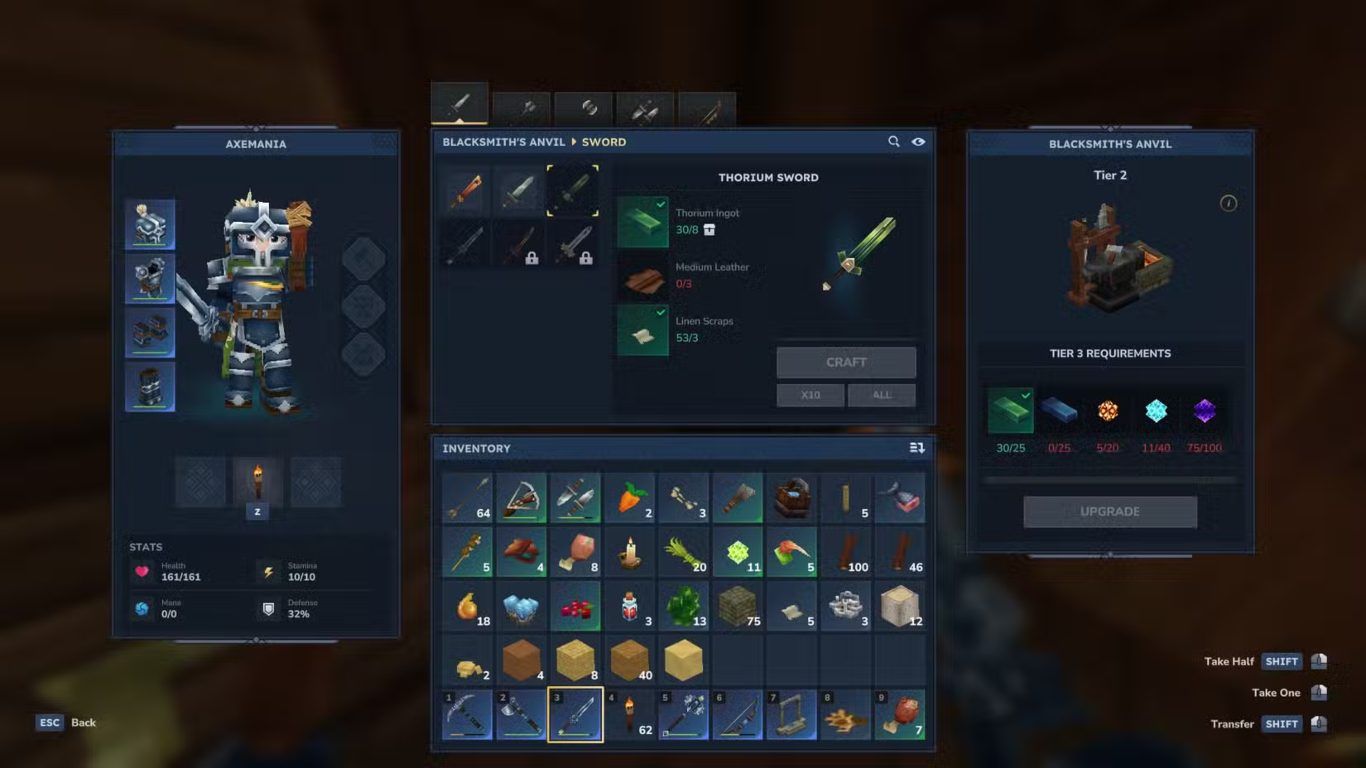Open the shield crafting category tab
Screen dimensions: 1366x768
point(583,110)
